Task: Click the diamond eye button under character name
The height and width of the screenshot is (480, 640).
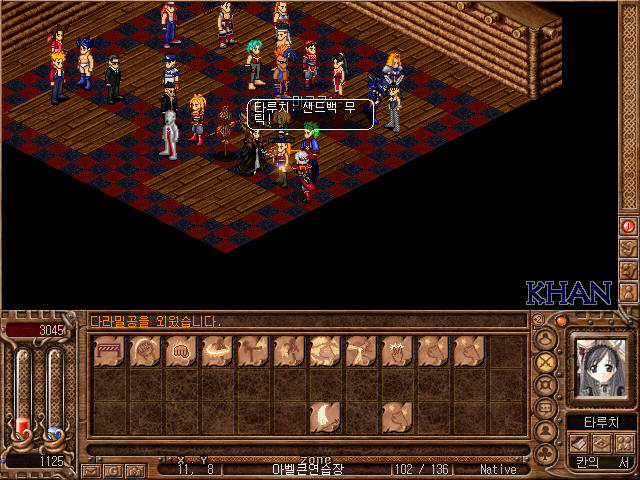Action: click(600, 442)
